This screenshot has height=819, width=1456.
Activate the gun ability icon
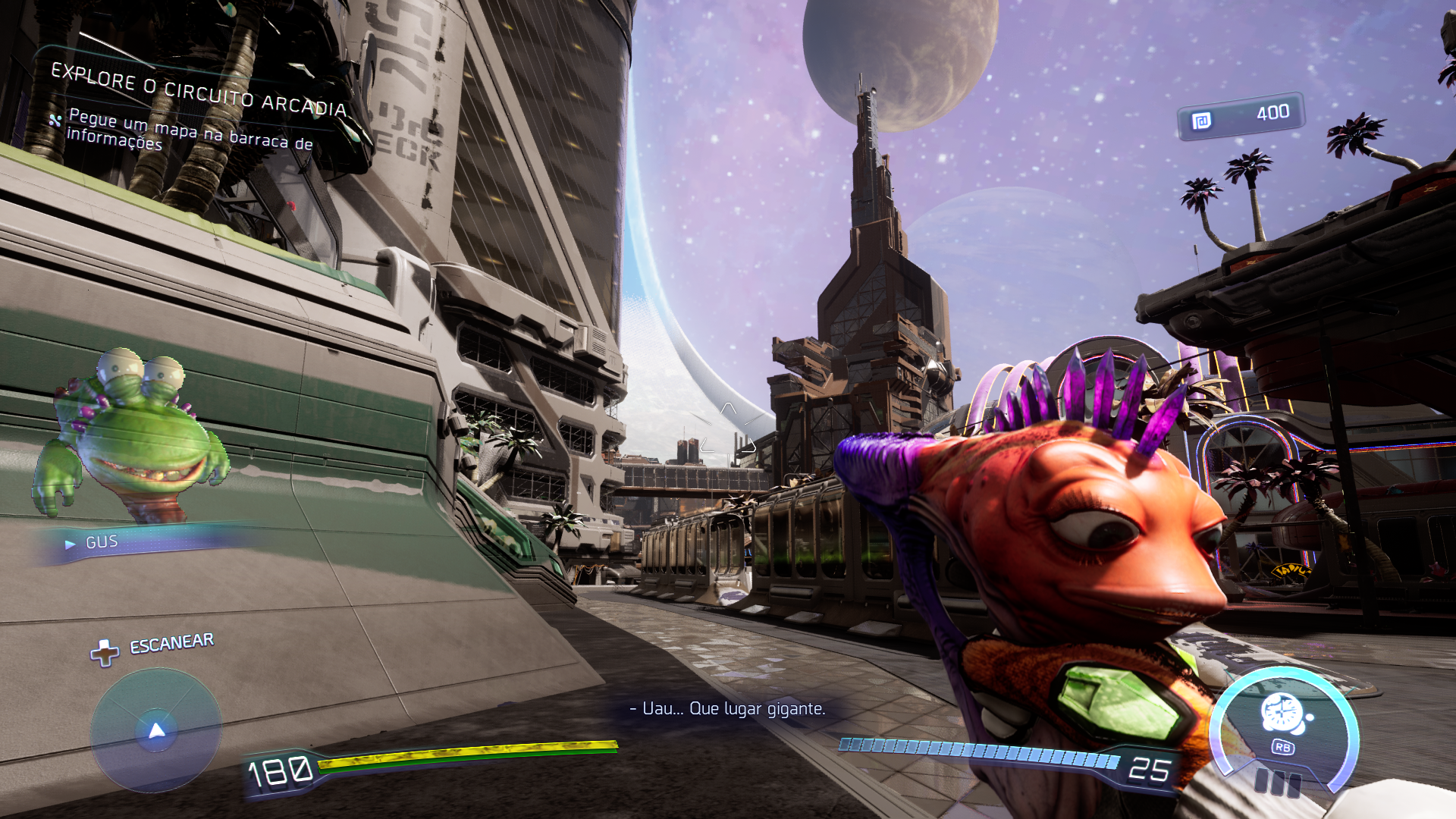tap(1283, 715)
